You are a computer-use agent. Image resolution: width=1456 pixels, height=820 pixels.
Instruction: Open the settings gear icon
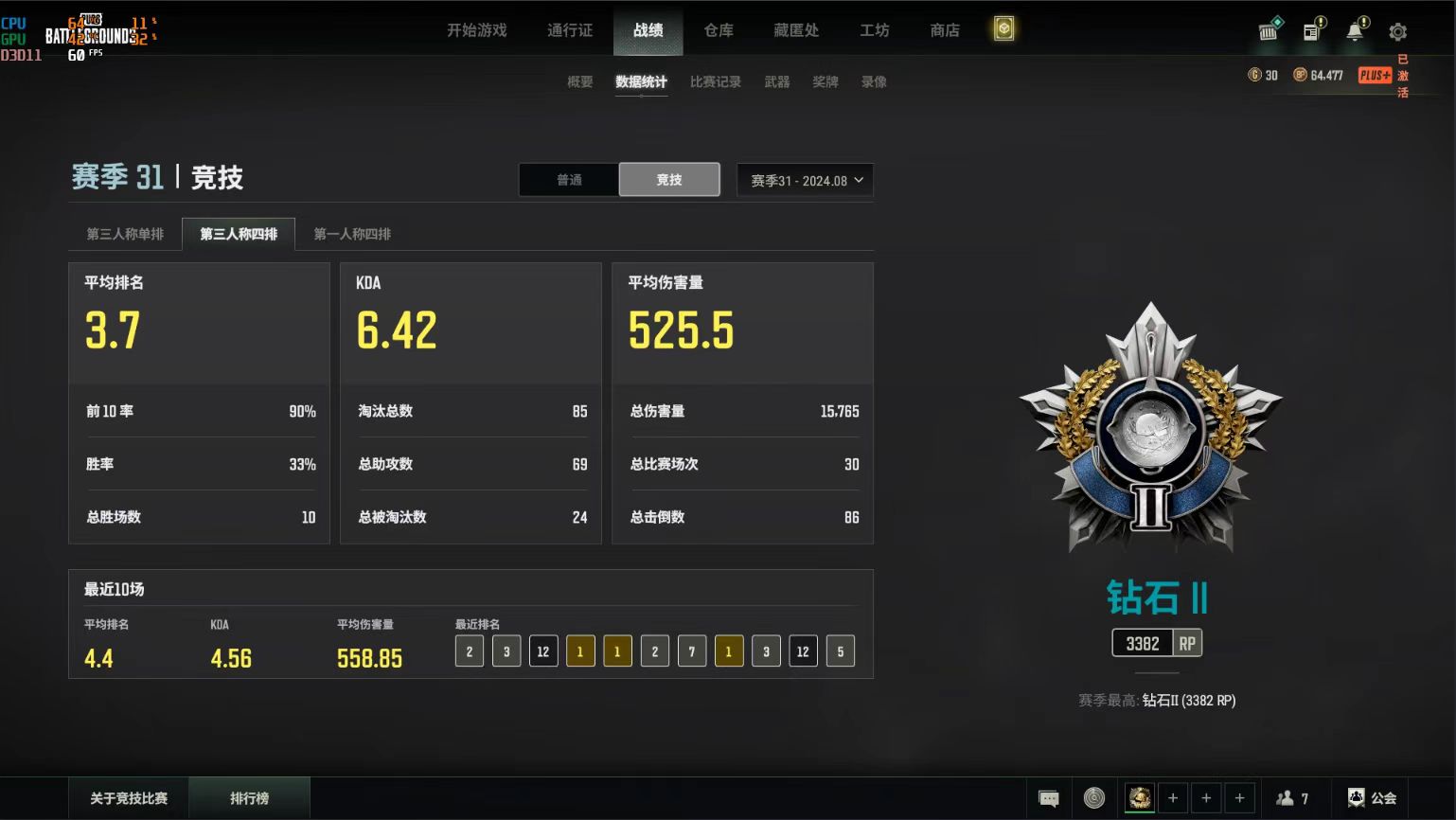pos(1397,31)
